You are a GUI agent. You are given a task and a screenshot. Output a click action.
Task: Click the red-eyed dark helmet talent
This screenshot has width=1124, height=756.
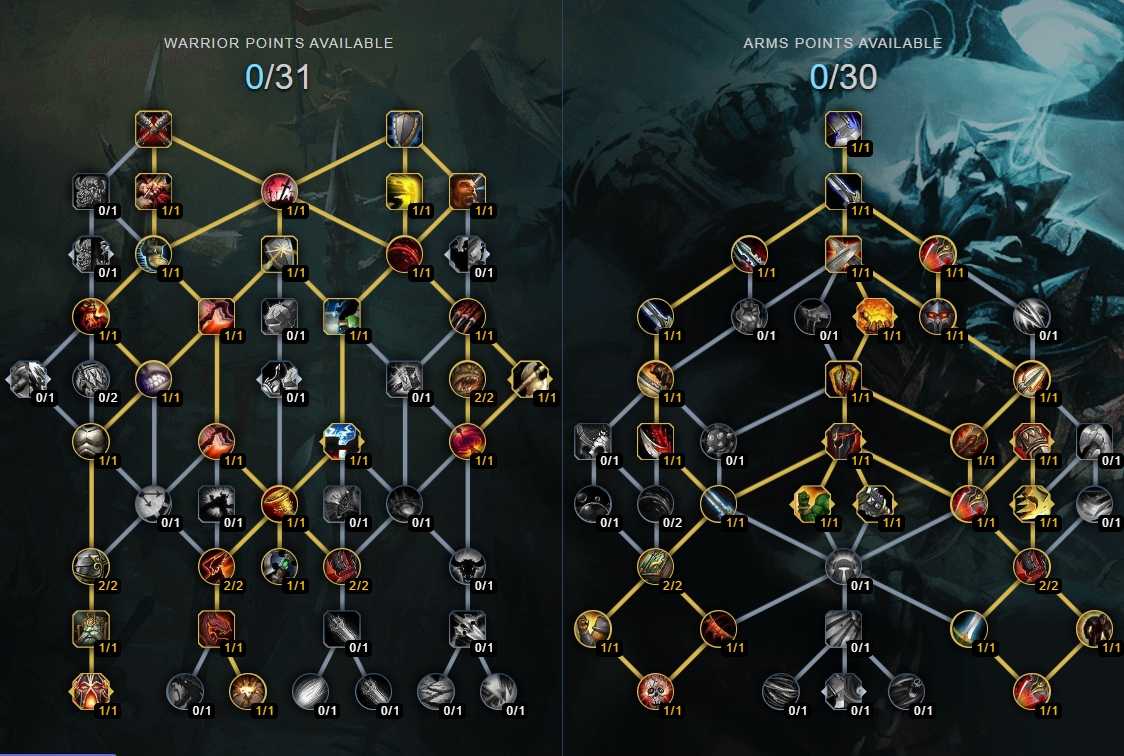click(938, 316)
